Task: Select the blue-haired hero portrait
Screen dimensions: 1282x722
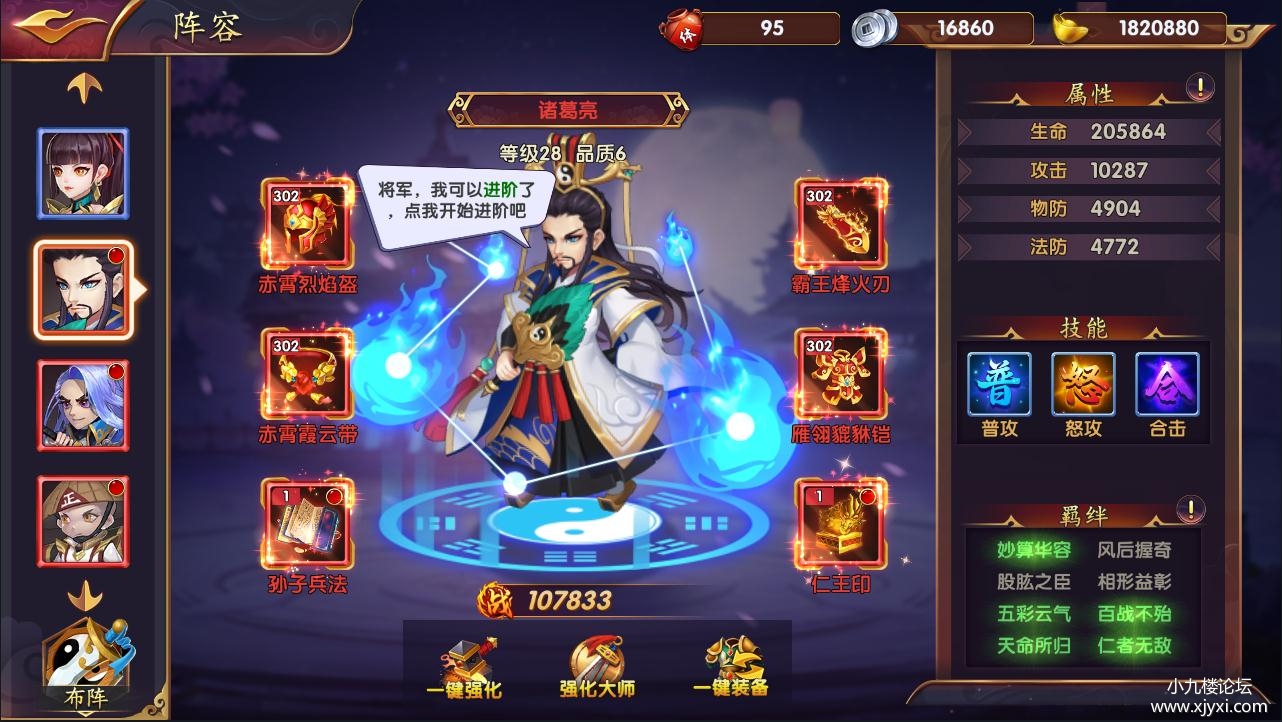Action: 84,405
